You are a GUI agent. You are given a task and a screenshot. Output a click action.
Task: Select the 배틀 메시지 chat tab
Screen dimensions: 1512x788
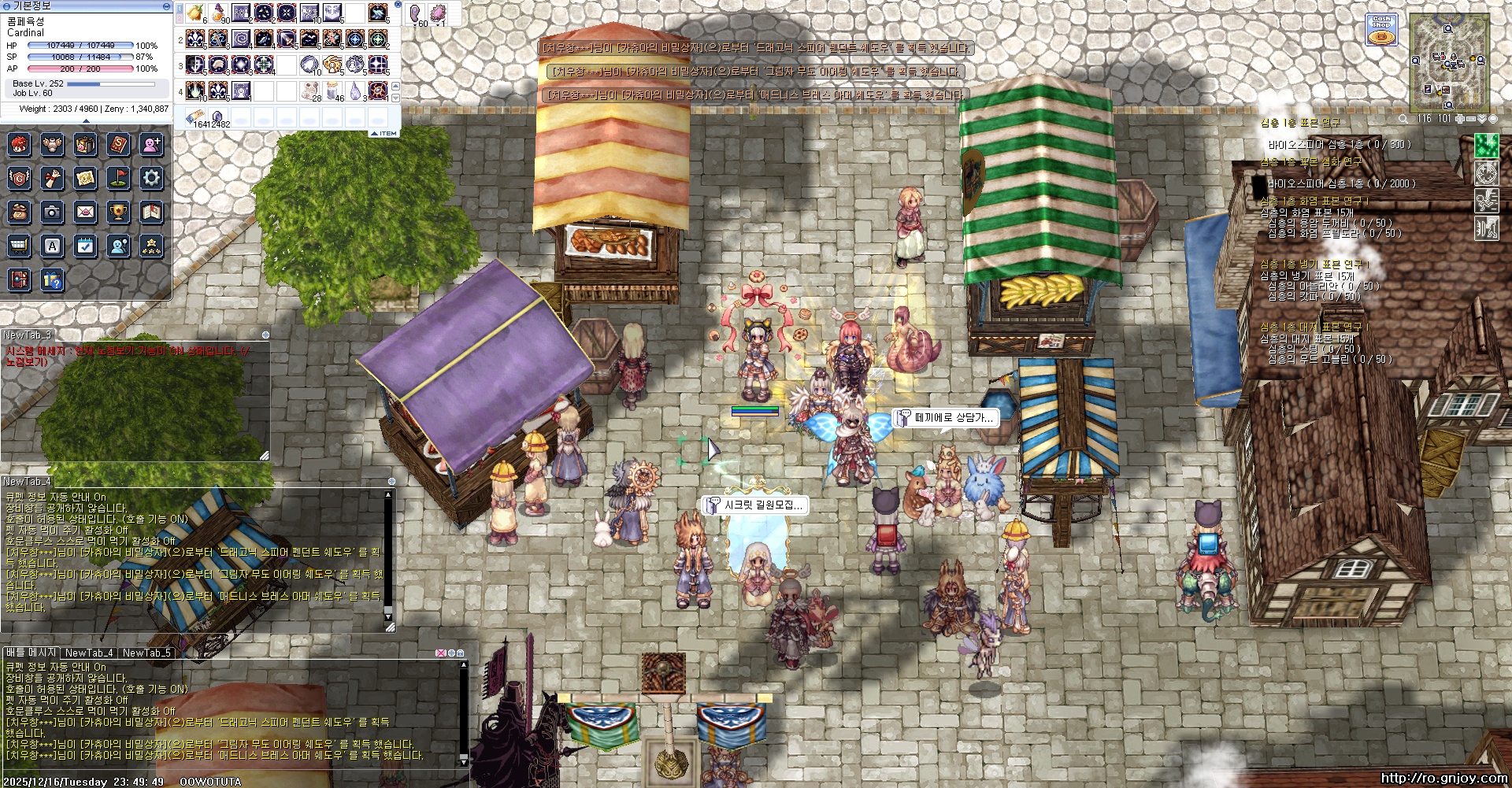pyautogui.click(x=30, y=653)
